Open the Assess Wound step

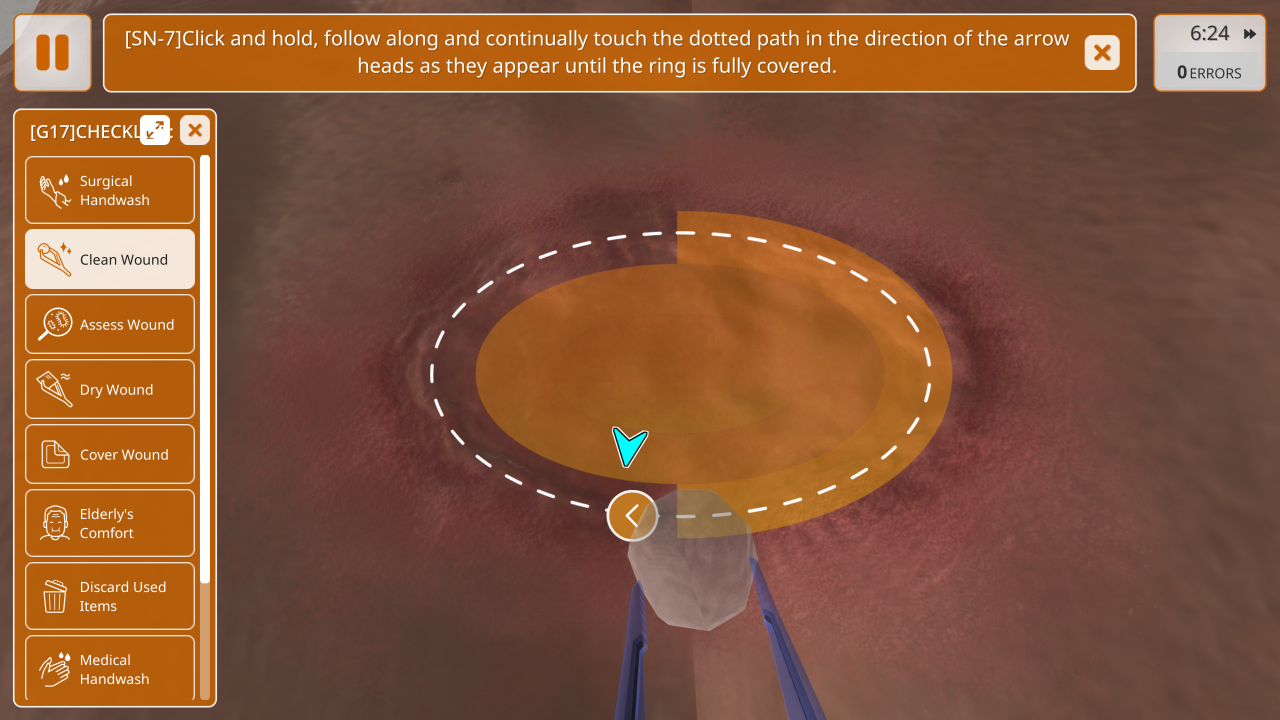point(110,324)
